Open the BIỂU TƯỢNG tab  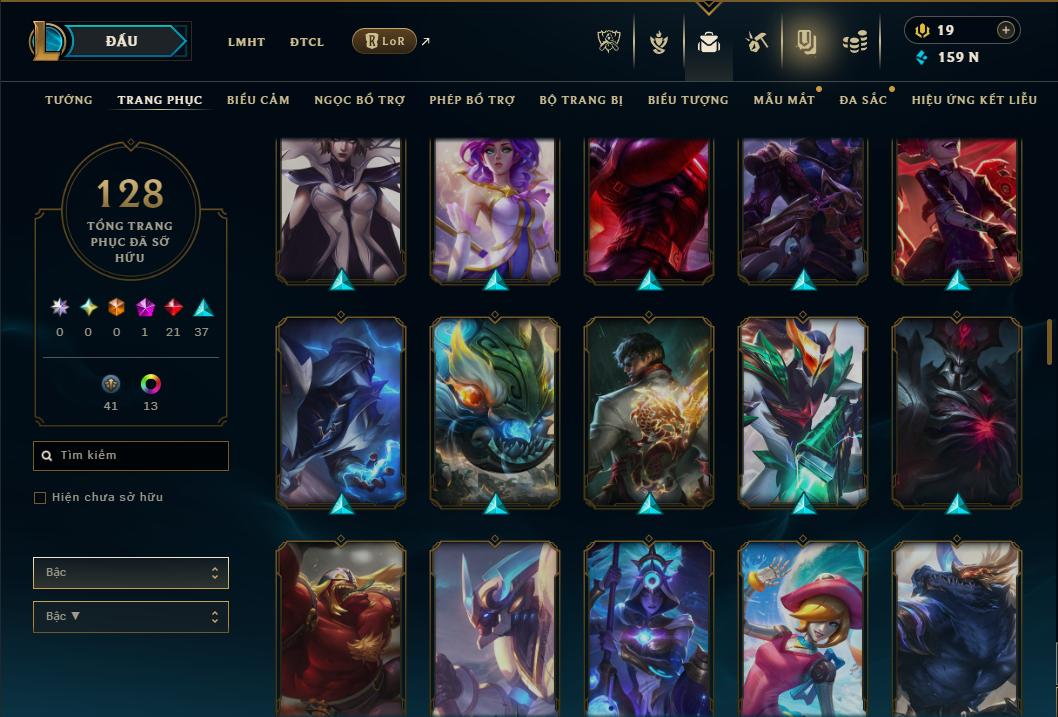click(x=688, y=100)
